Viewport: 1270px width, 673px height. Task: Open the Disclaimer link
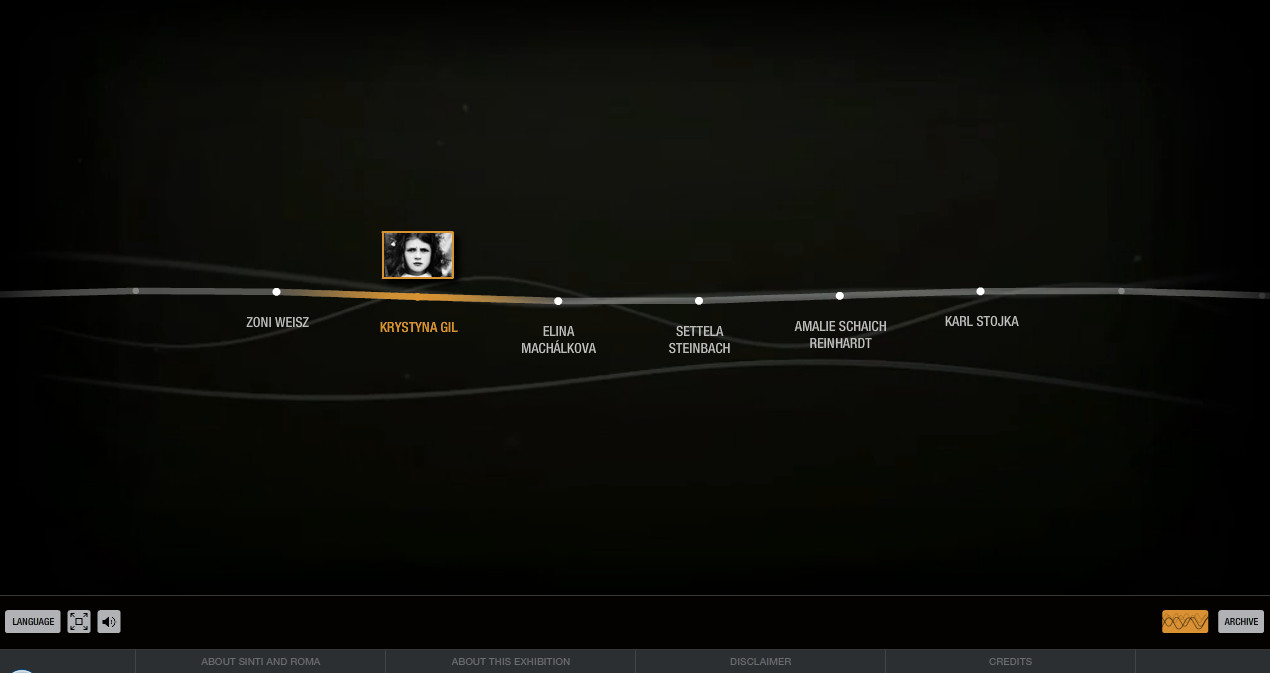point(760,661)
